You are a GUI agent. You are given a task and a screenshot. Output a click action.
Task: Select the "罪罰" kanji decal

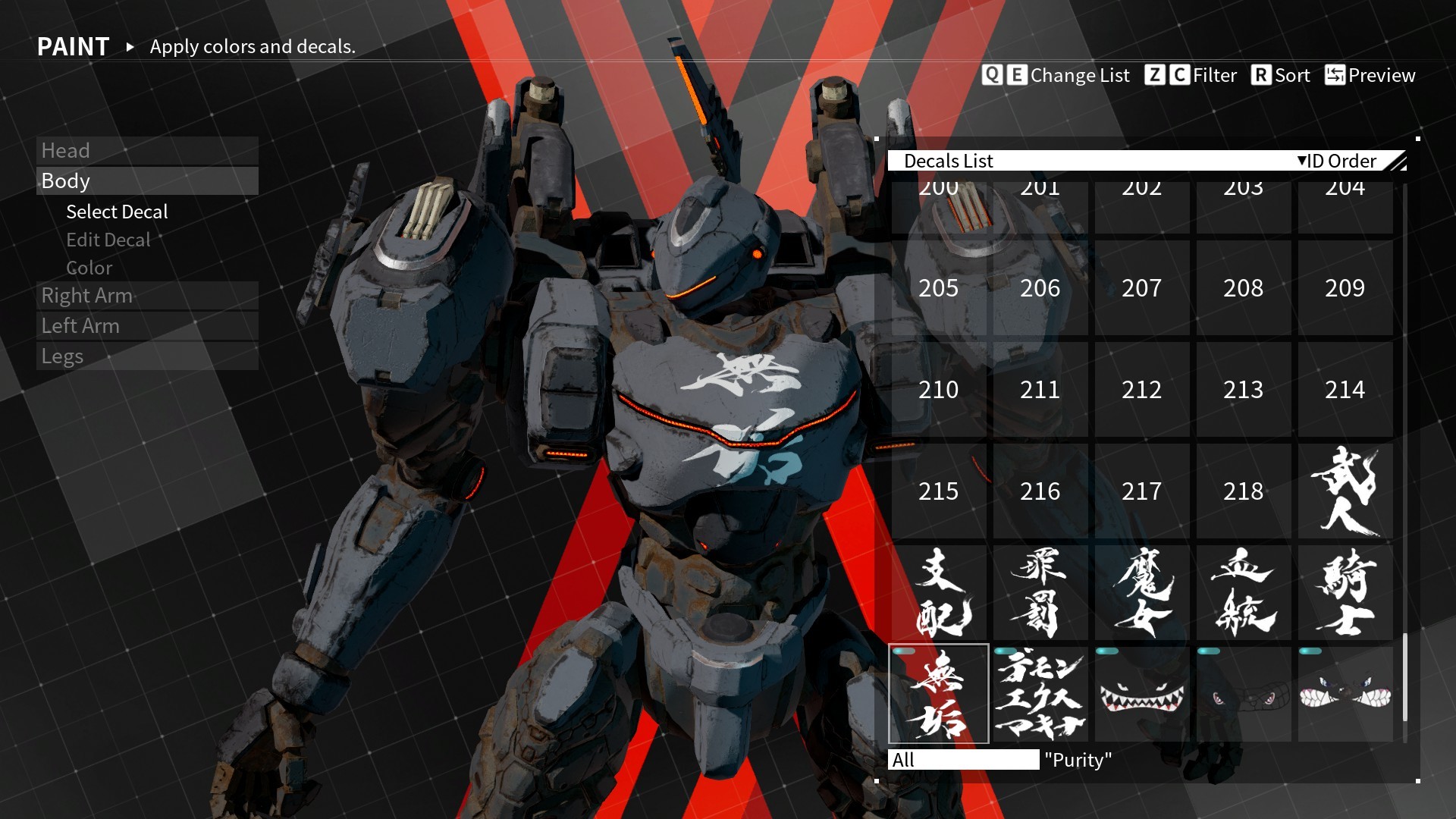1040,592
